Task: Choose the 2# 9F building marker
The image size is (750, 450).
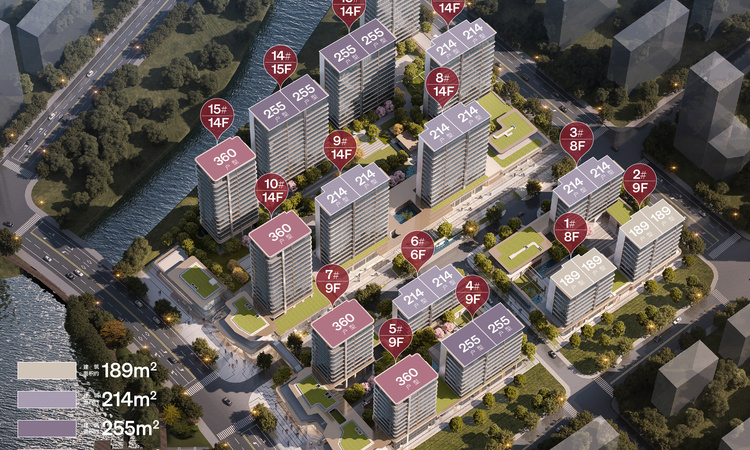Action: (639, 180)
